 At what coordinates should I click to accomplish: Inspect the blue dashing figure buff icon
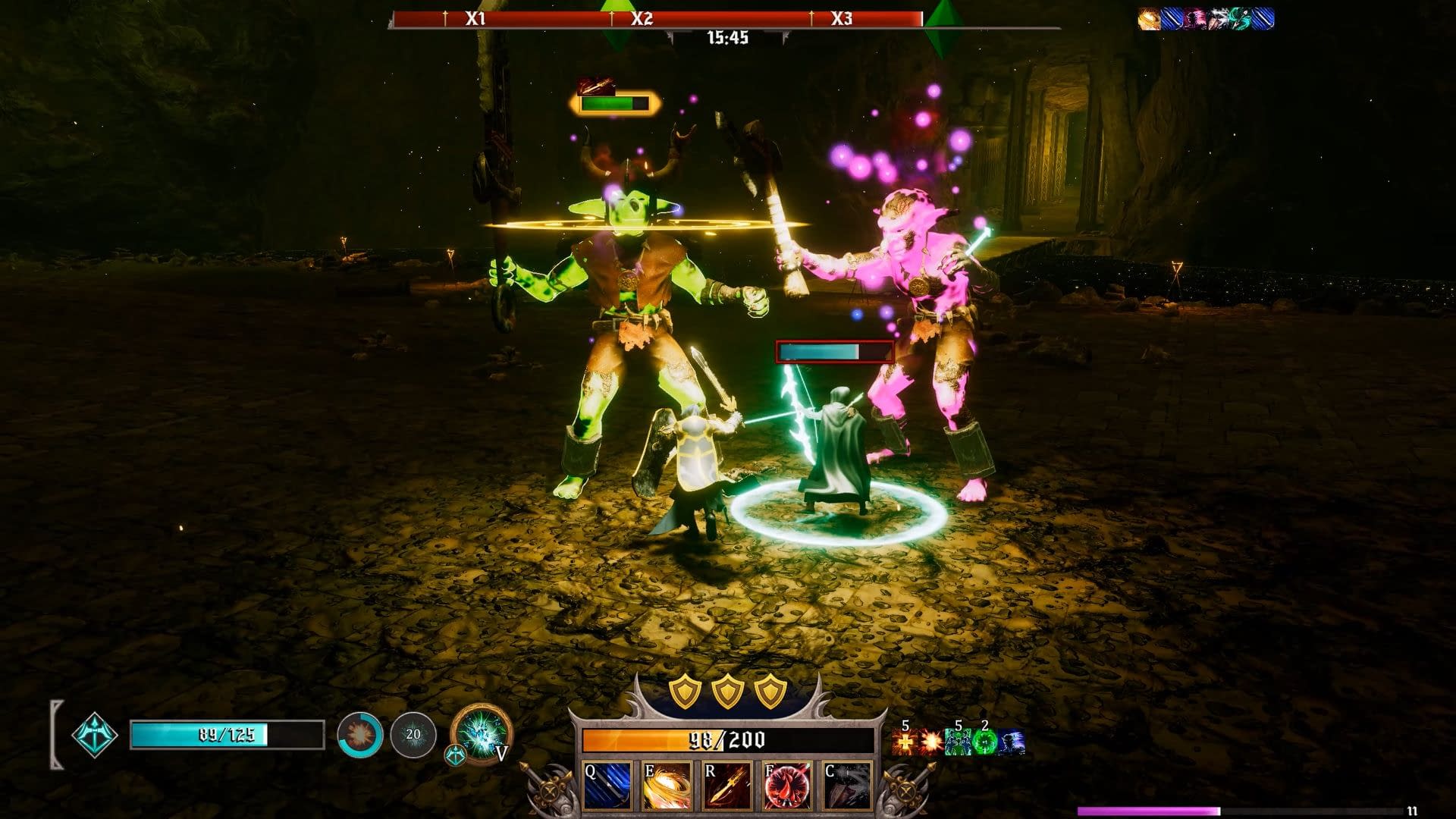click(x=1012, y=743)
